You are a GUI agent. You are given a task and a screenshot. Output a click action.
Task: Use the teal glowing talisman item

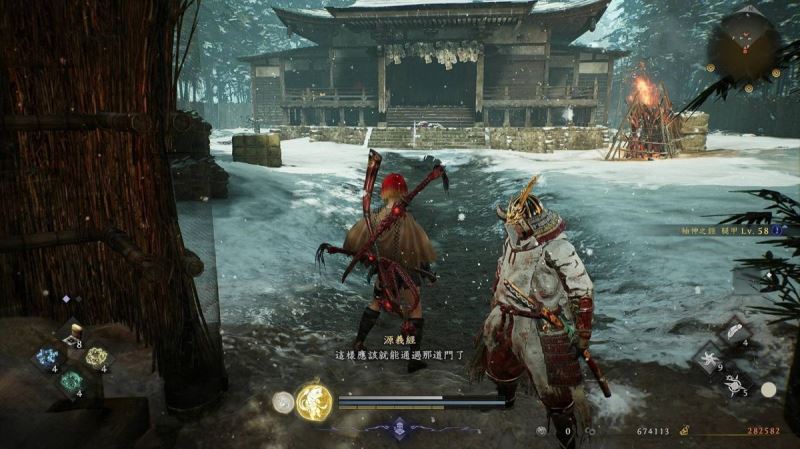pyautogui.click(x=70, y=381)
